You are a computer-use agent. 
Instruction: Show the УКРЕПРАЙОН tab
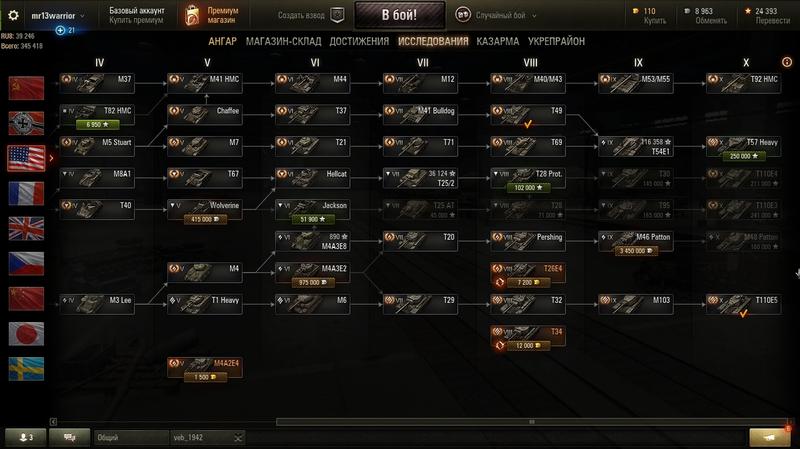pos(556,42)
